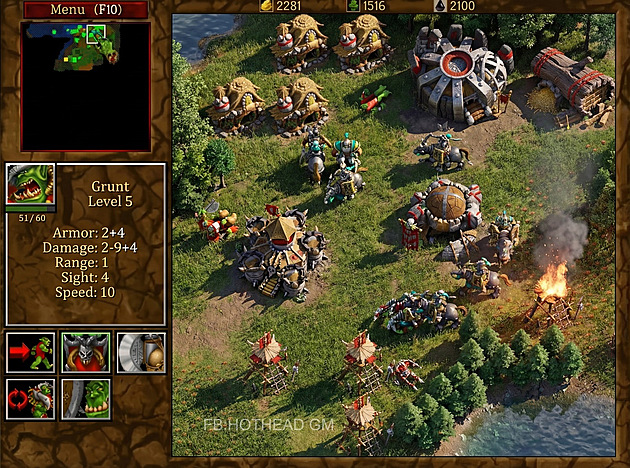Click the minimap overview

85,86
